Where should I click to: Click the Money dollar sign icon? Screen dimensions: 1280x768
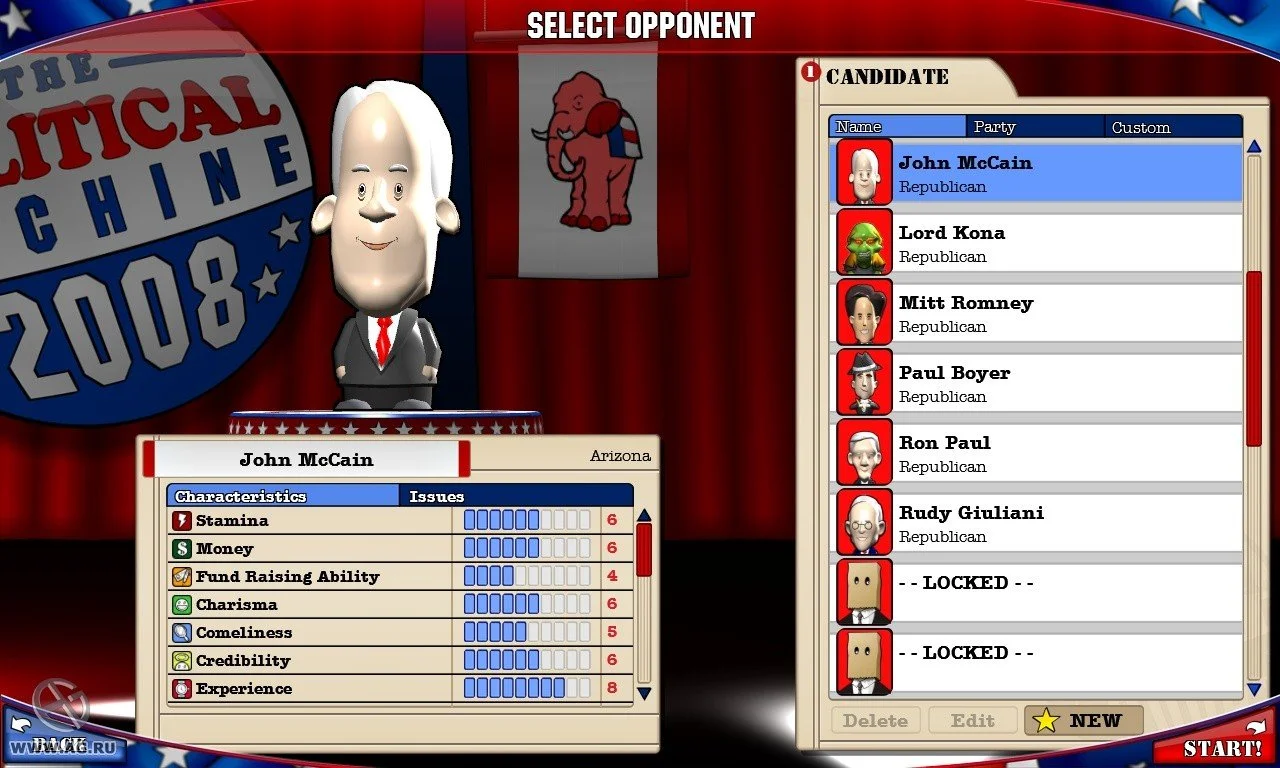[180, 548]
